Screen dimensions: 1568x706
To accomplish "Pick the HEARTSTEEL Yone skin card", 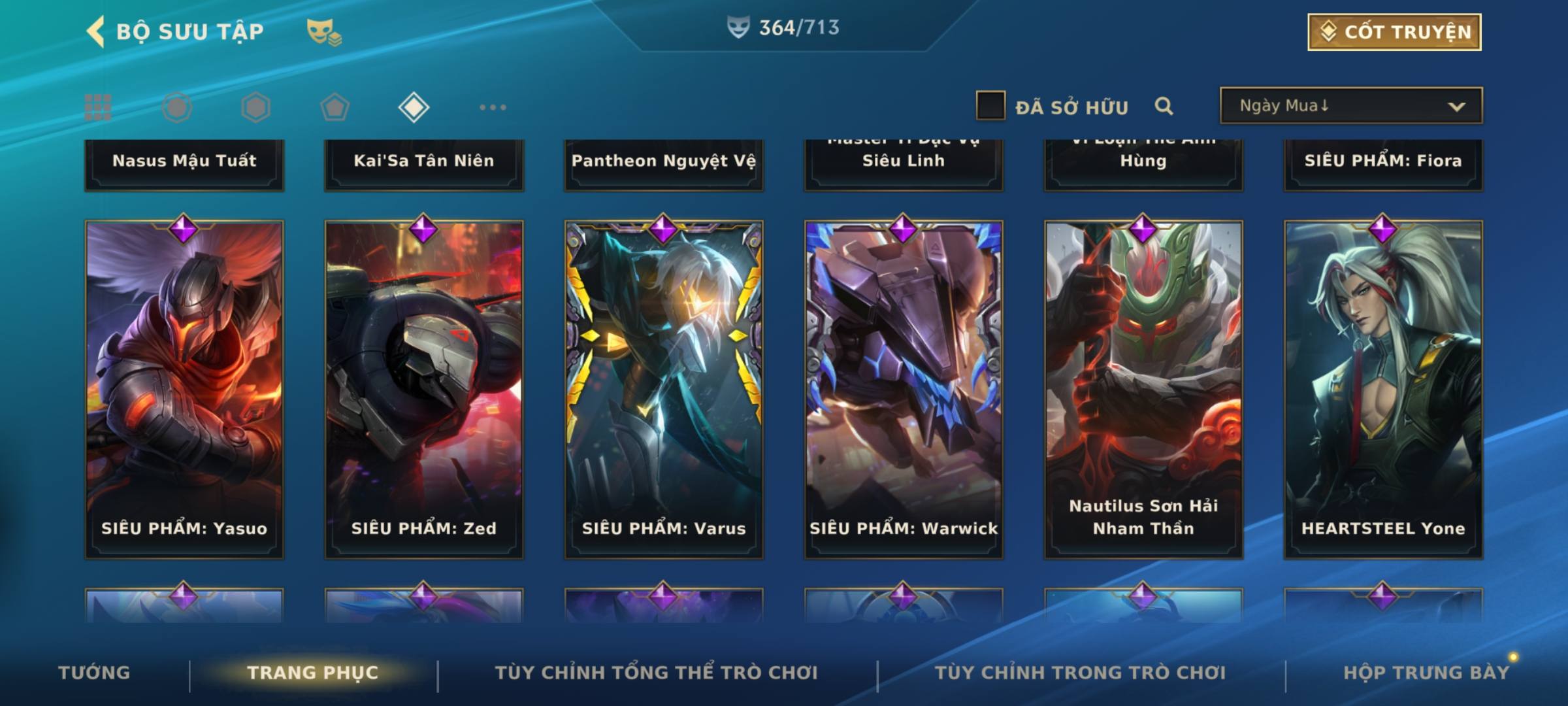I will (x=1383, y=389).
